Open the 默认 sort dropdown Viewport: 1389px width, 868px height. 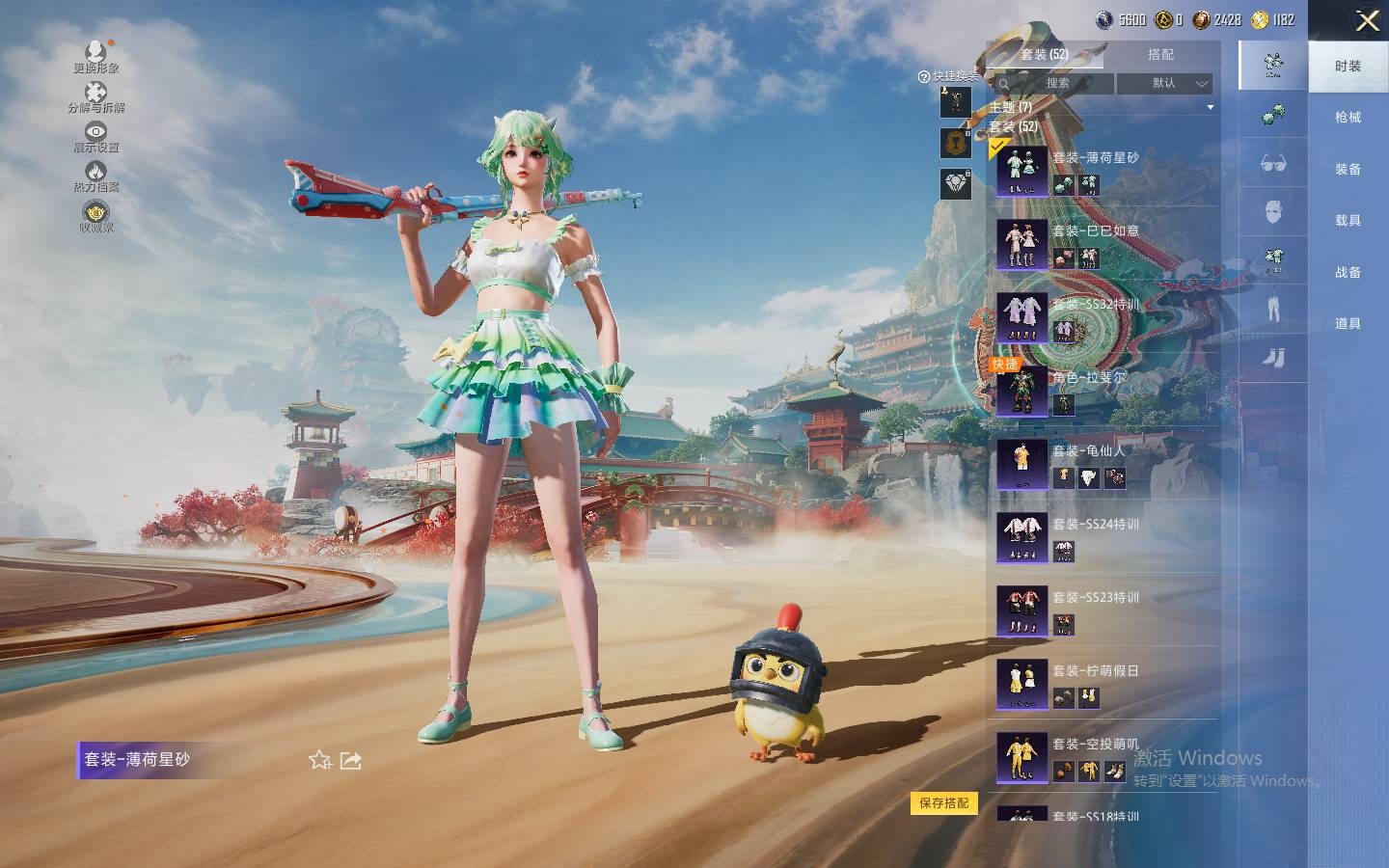(x=1164, y=84)
